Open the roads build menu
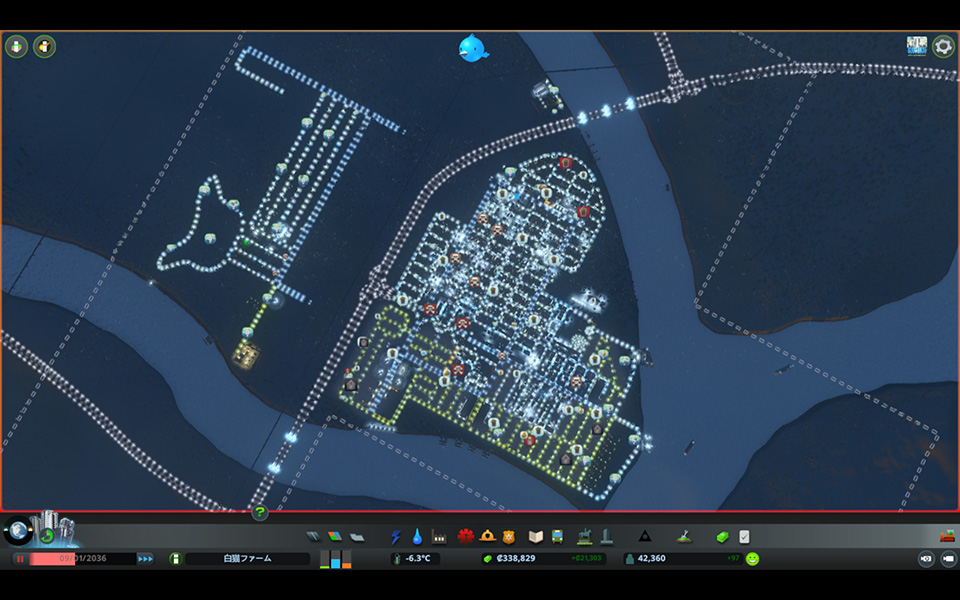 click(x=313, y=537)
